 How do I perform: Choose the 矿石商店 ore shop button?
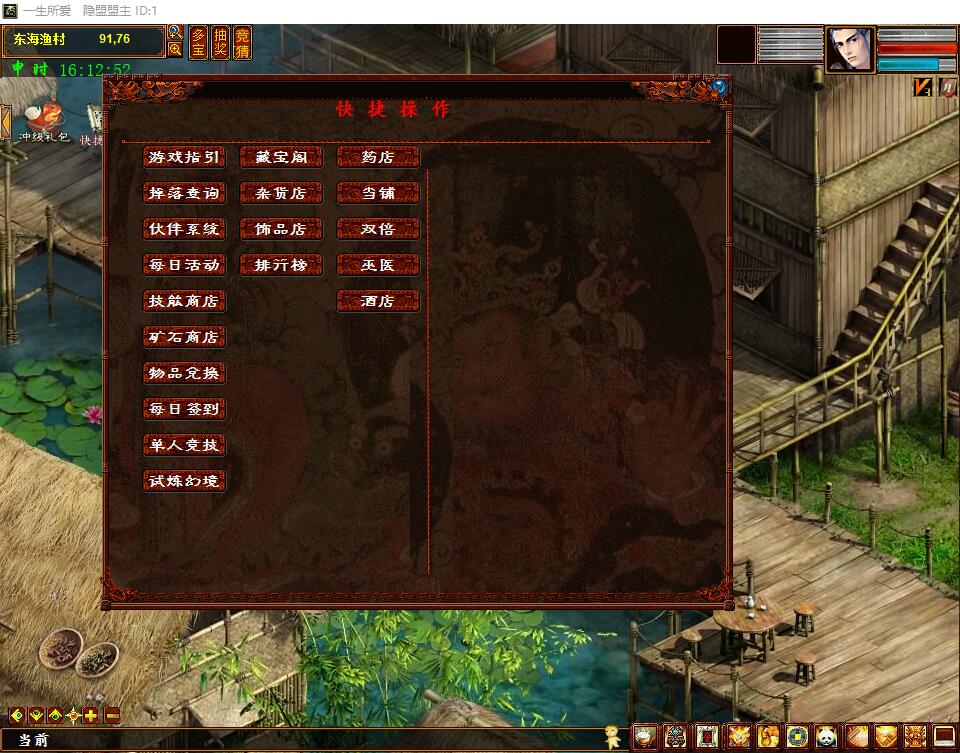[184, 337]
